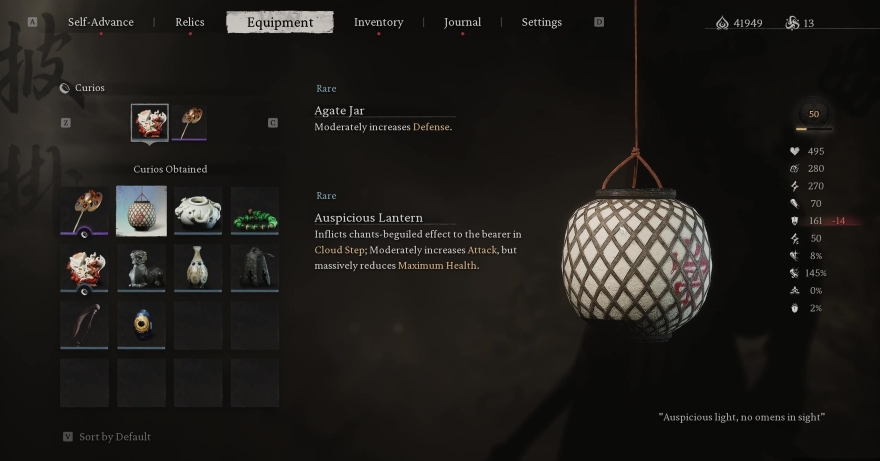Pick the white ceramic jar curio
This screenshot has height=461, width=880.
tap(198, 211)
